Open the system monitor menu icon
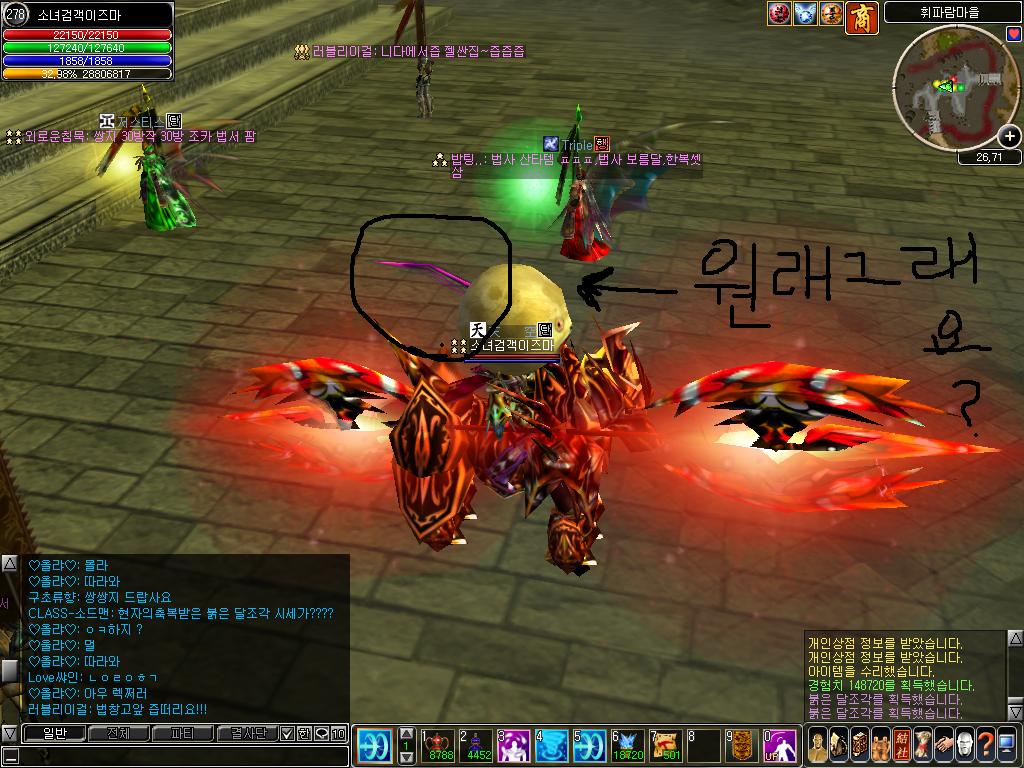1024x768 pixels. tap(1006, 745)
